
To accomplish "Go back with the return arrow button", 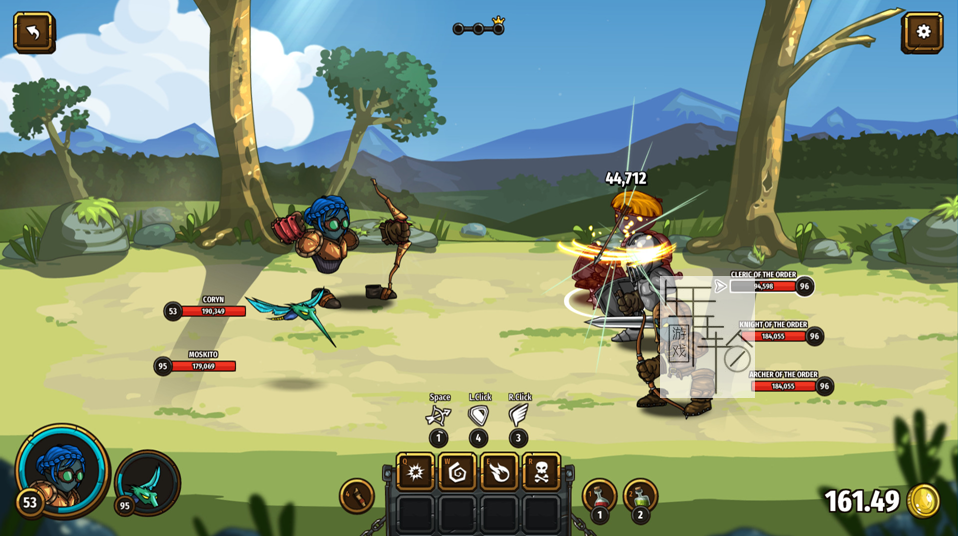I will [33, 32].
